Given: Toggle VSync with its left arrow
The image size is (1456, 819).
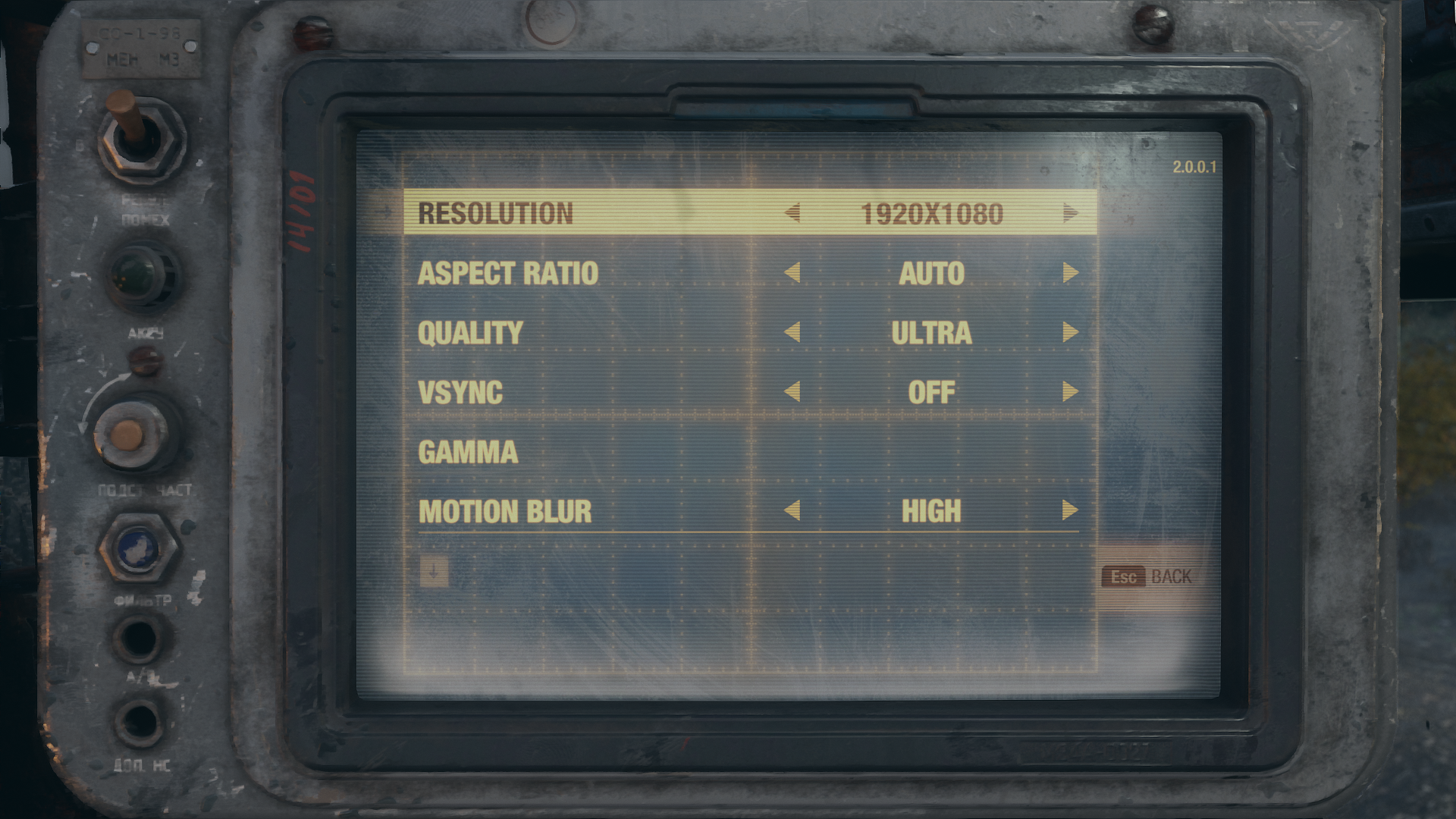Looking at the screenshot, I should [x=792, y=391].
